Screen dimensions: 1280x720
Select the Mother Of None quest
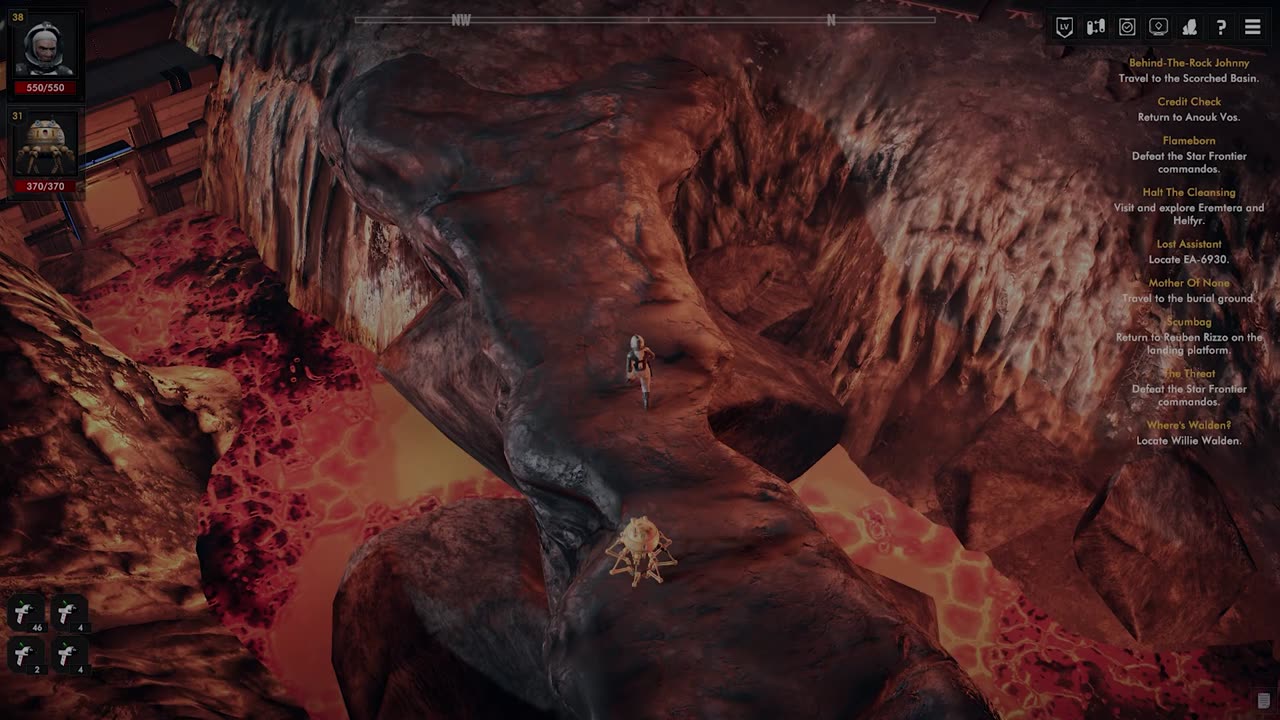coord(1189,283)
